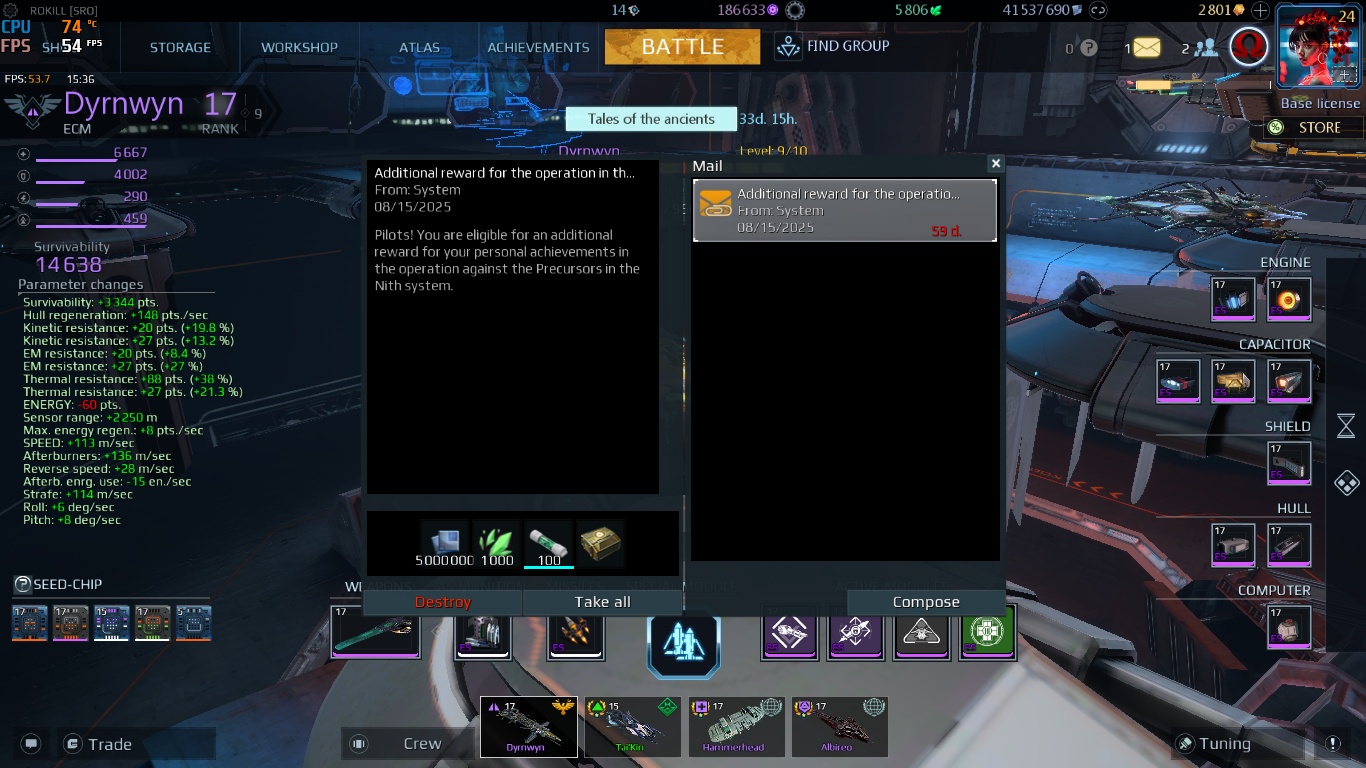Open the pilot profile portrait
Image resolution: width=1366 pixels, height=768 pixels.
coord(1318,46)
